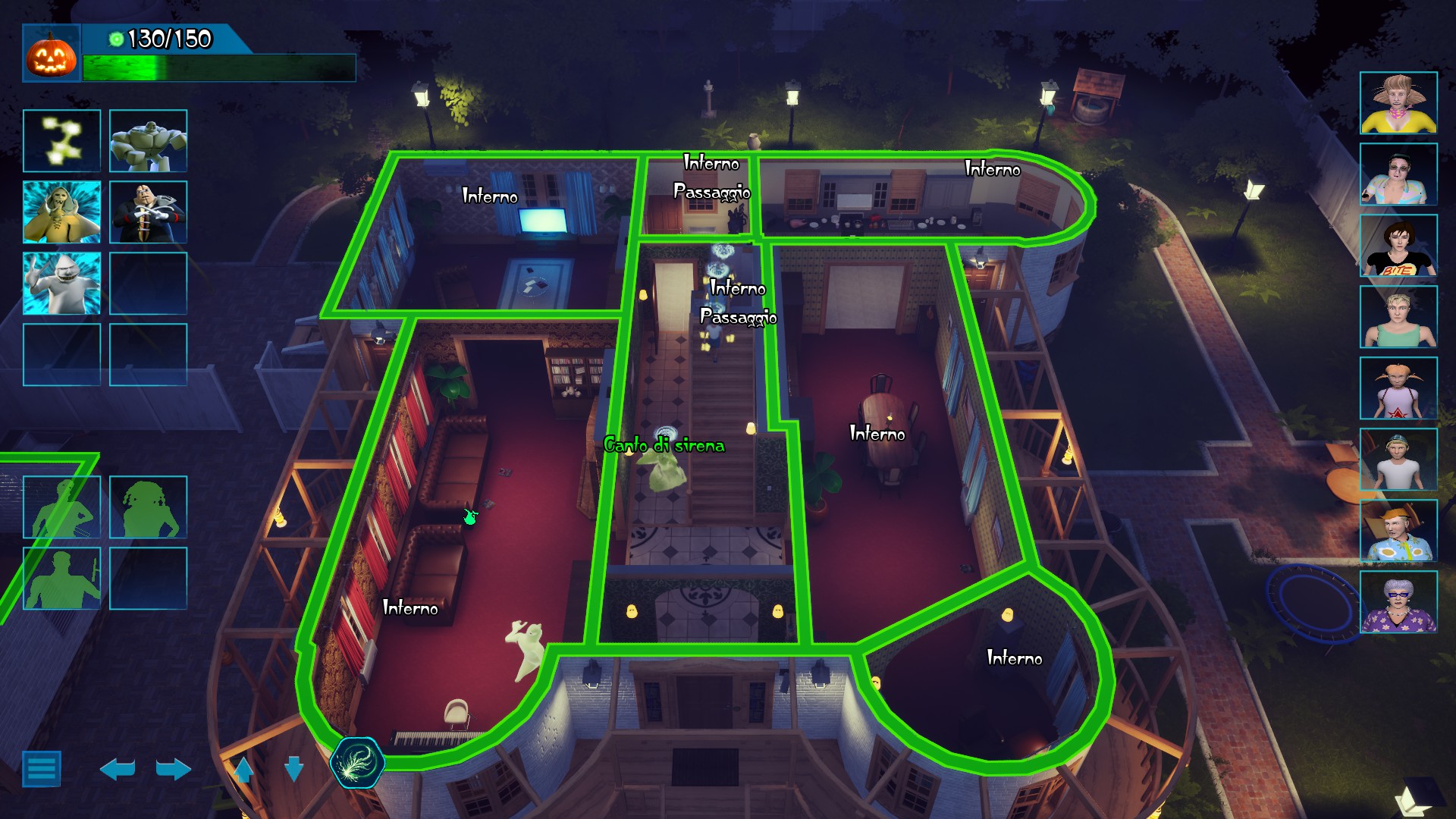Viewport: 1456px width, 819px height.
Task: Select the man in Hawaiian shirt portrait
Action: pyautogui.click(x=1398, y=531)
